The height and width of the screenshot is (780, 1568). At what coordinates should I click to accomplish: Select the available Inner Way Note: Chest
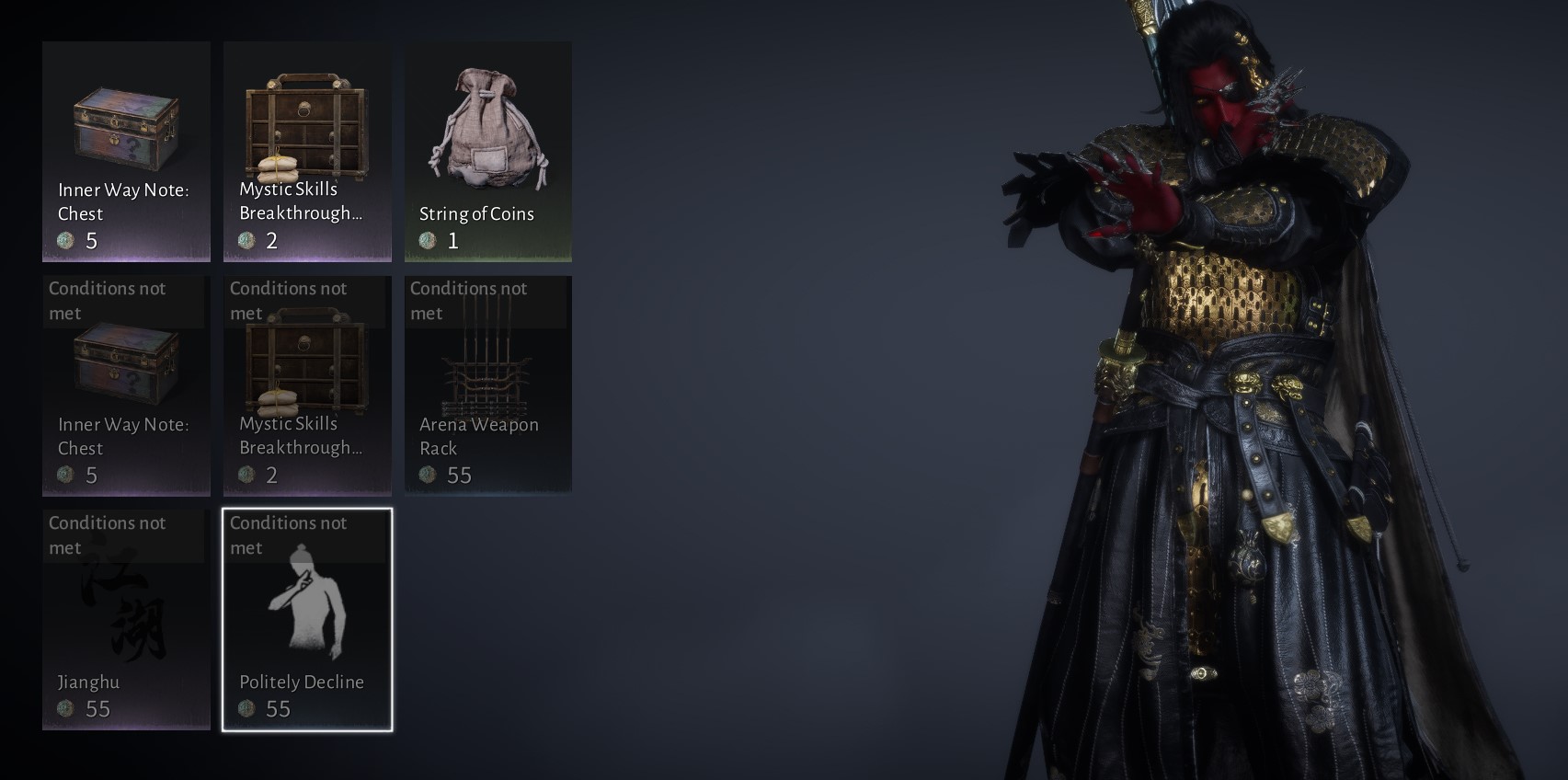tap(126, 152)
